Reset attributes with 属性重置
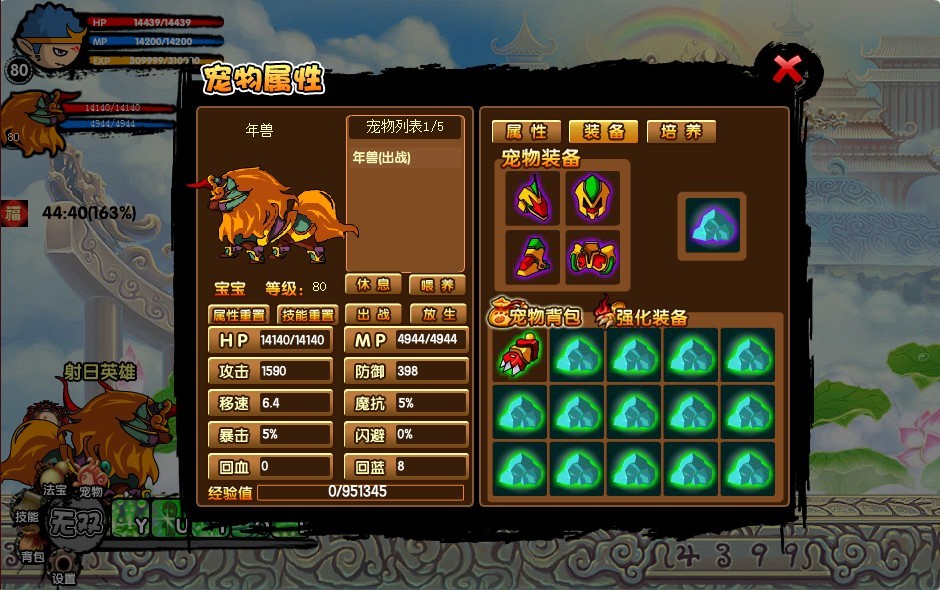This screenshot has height=590, width=940. pyautogui.click(x=239, y=315)
